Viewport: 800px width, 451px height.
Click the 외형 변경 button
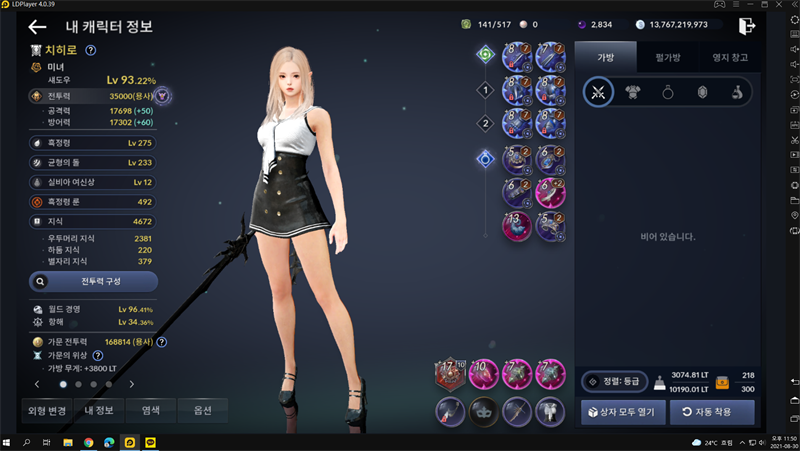(x=47, y=410)
